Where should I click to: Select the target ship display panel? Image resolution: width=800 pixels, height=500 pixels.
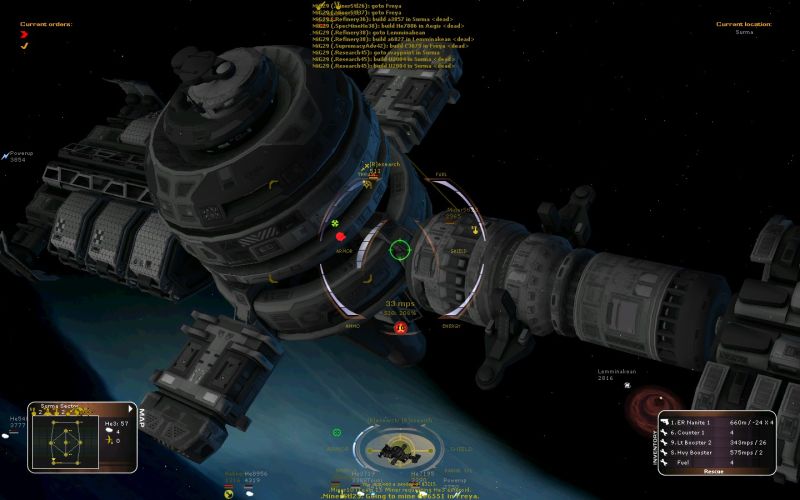pos(399,450)
